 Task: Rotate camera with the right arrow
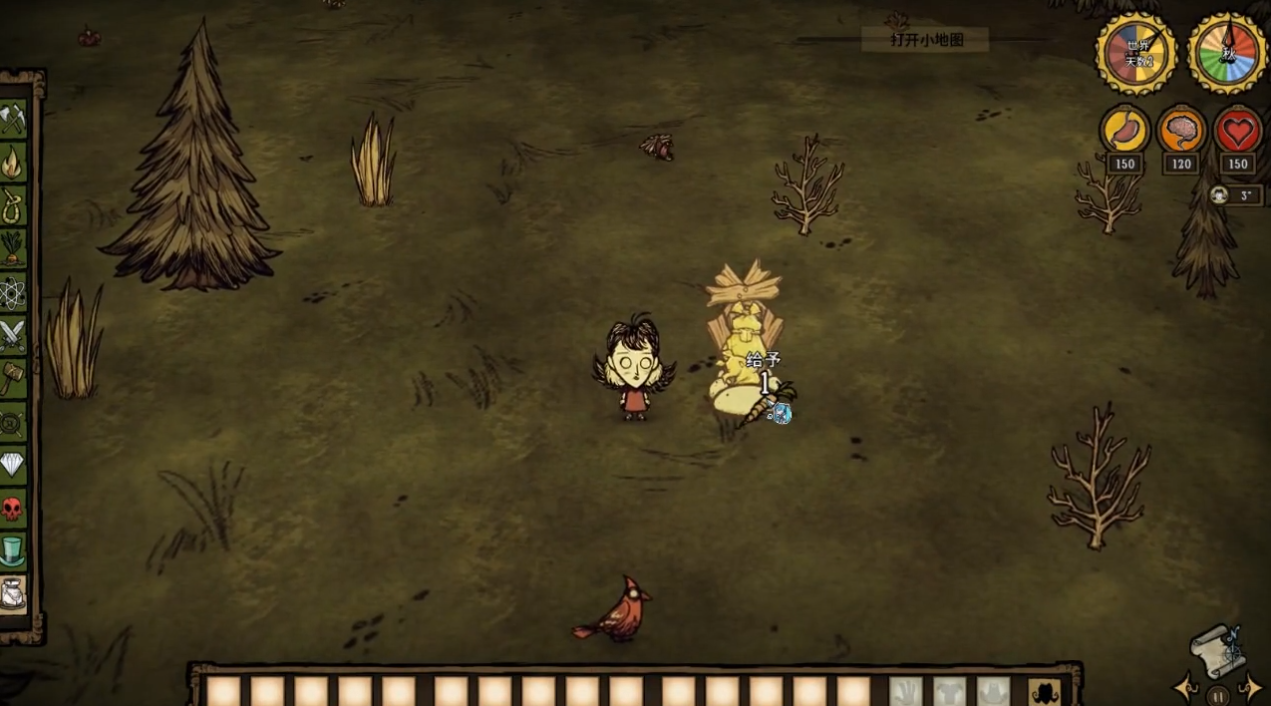click(1249, 688)
